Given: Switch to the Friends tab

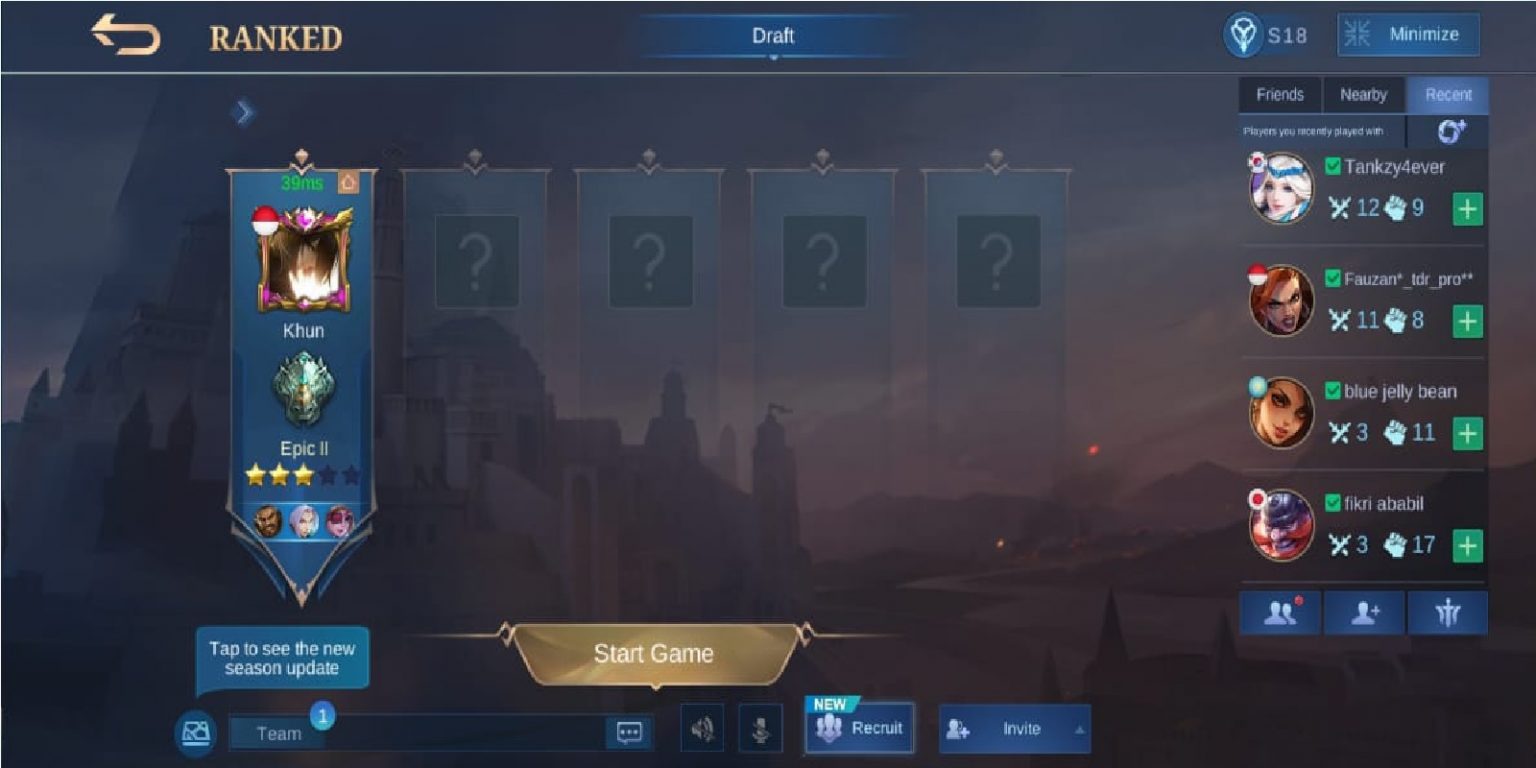Looking at the screenshot, I should pos(1280,95).
